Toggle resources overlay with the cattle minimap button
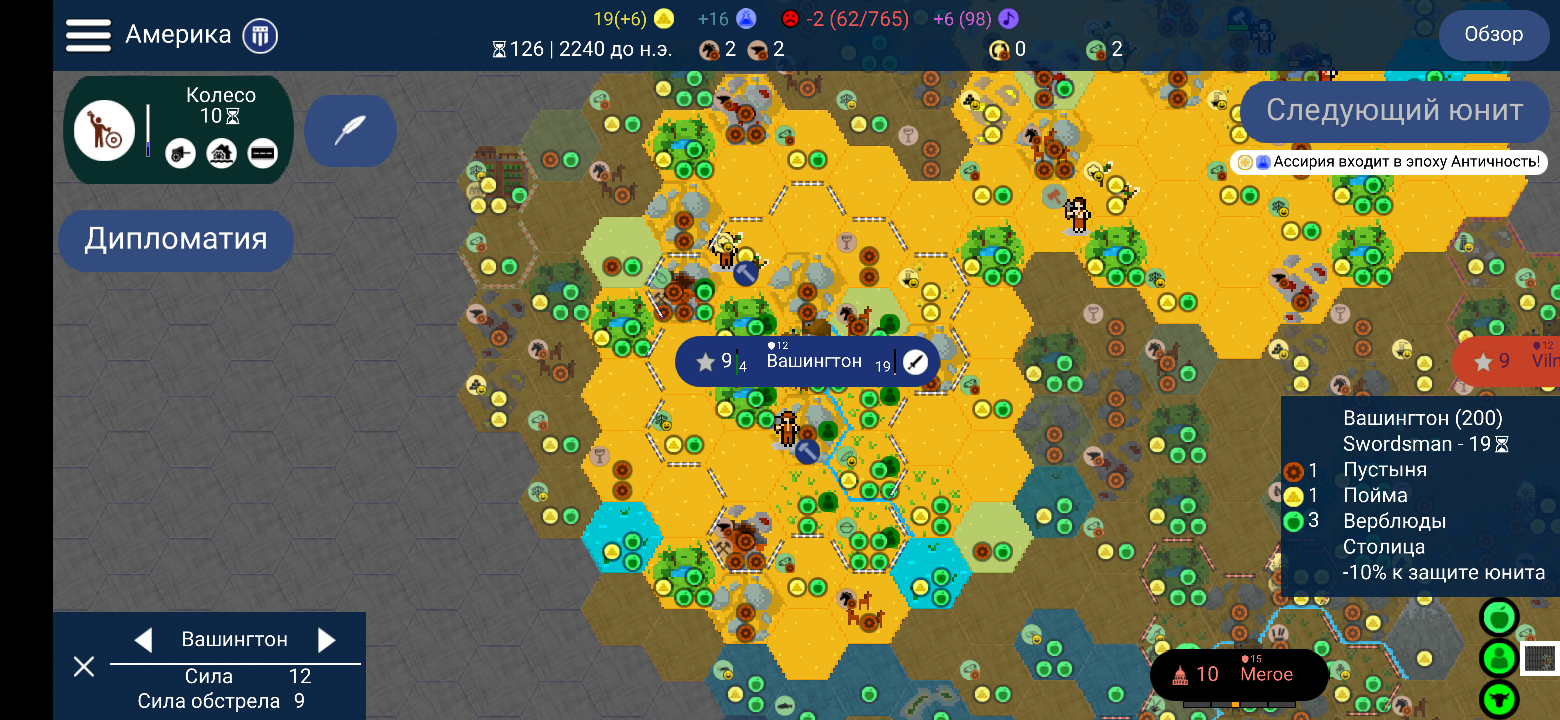 pyautogui.click(x=1498, y=697)
